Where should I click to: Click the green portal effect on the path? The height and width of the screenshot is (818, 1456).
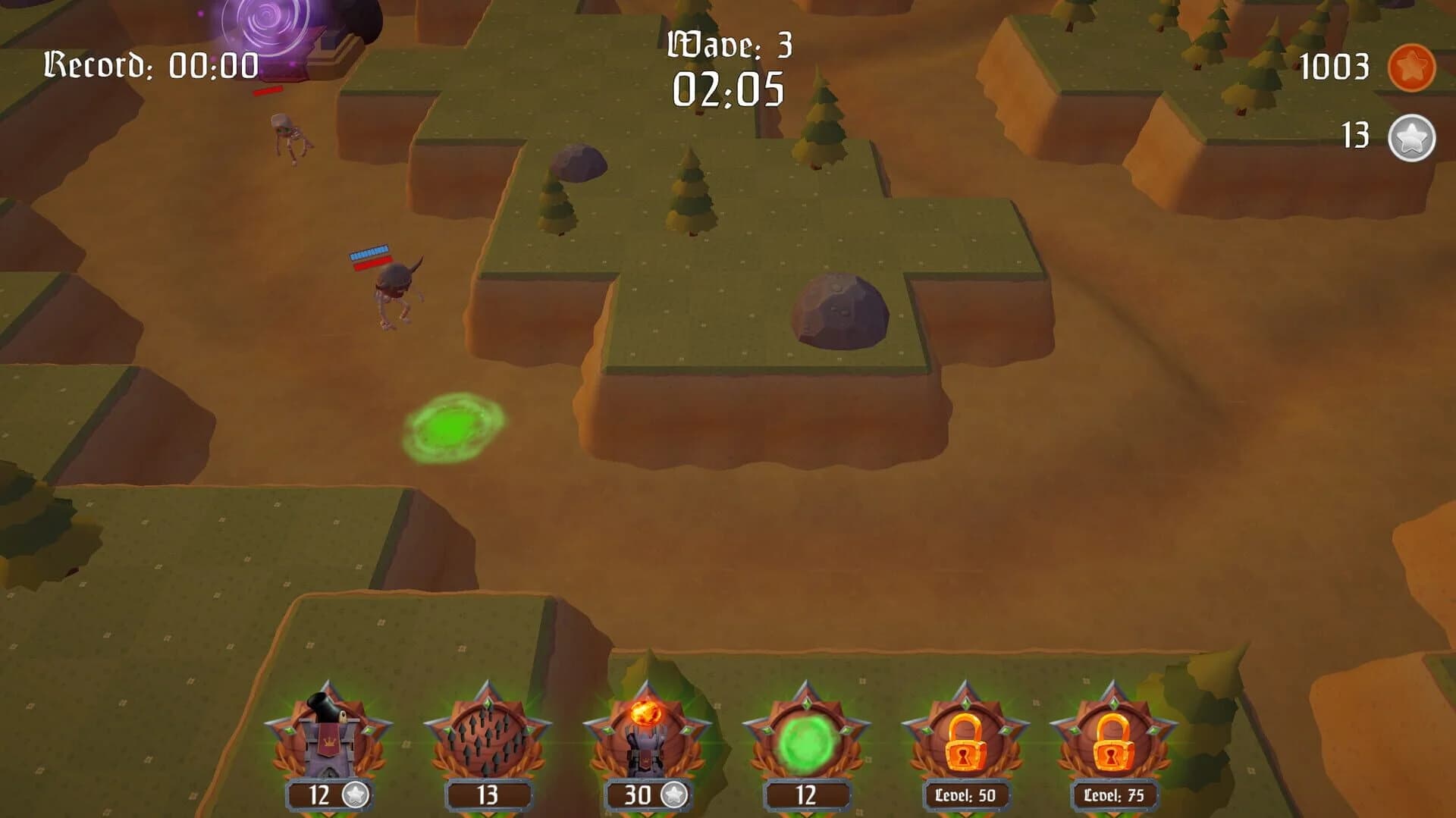(x=453, y=430)
